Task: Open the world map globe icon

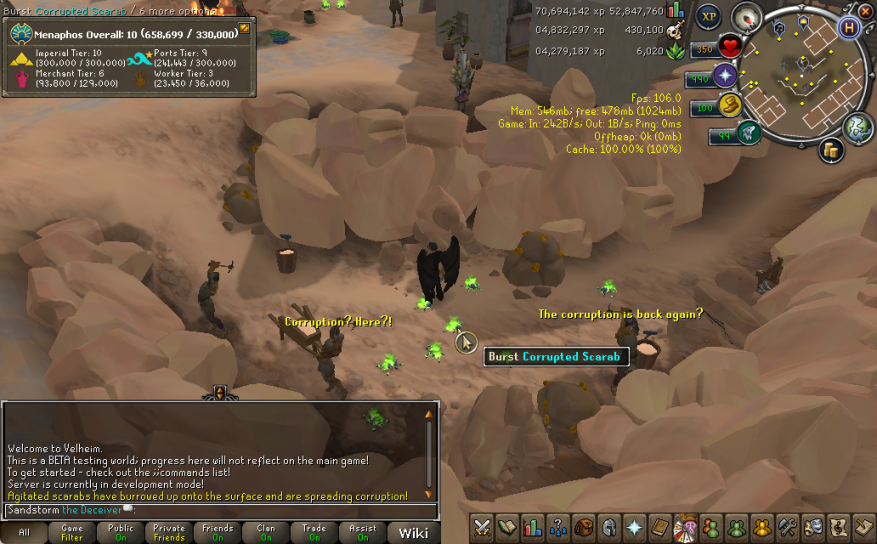Action: [857, 127]
